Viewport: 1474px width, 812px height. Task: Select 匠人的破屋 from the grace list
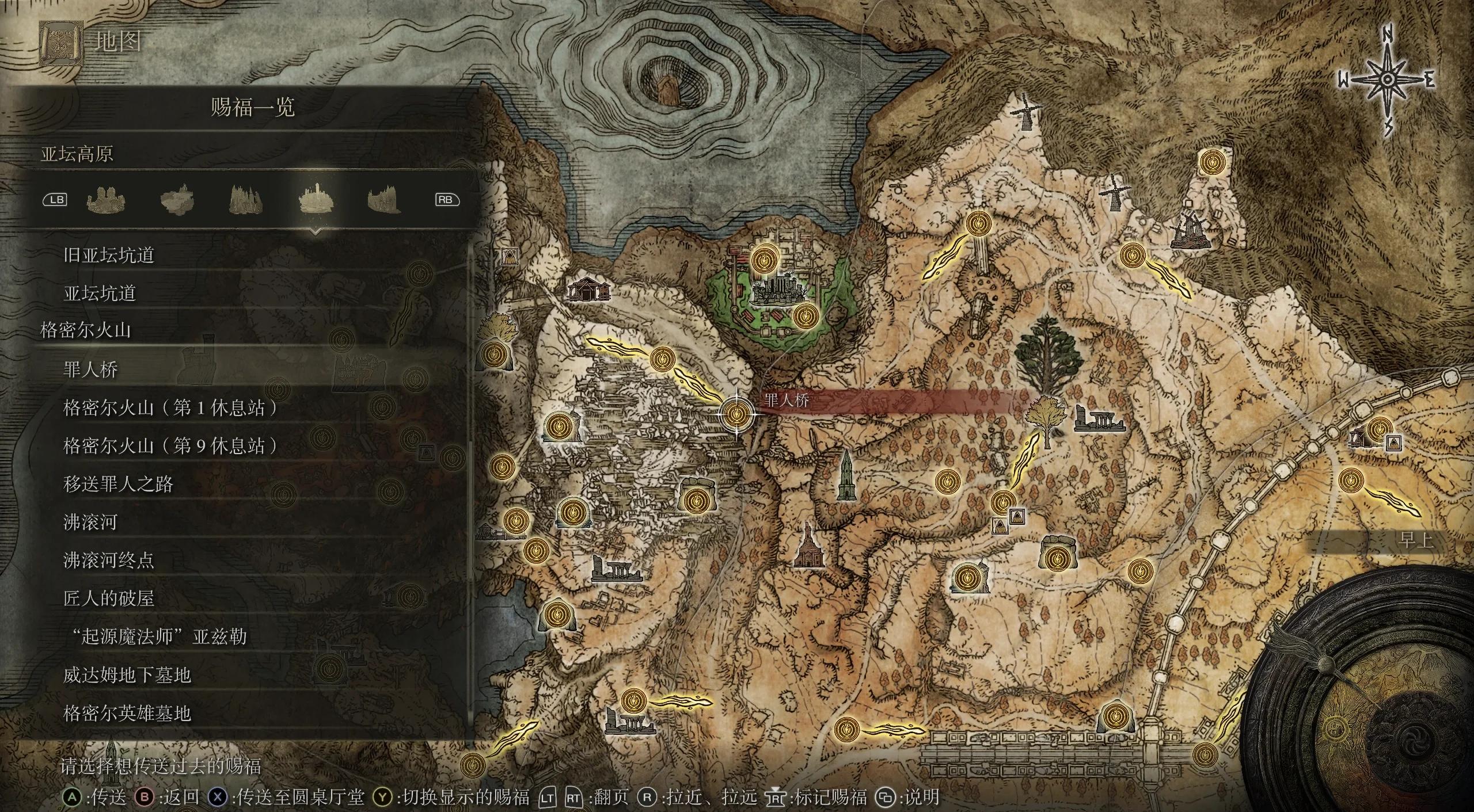pos(109,598)
